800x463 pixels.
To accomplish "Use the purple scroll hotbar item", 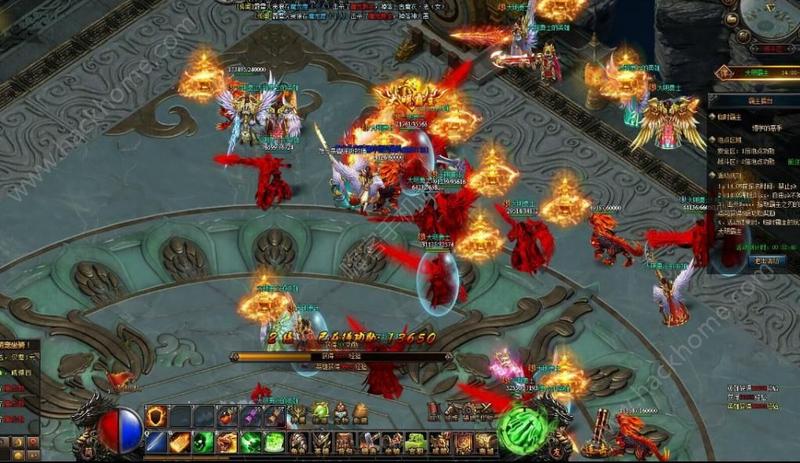I will click(250, 416).
